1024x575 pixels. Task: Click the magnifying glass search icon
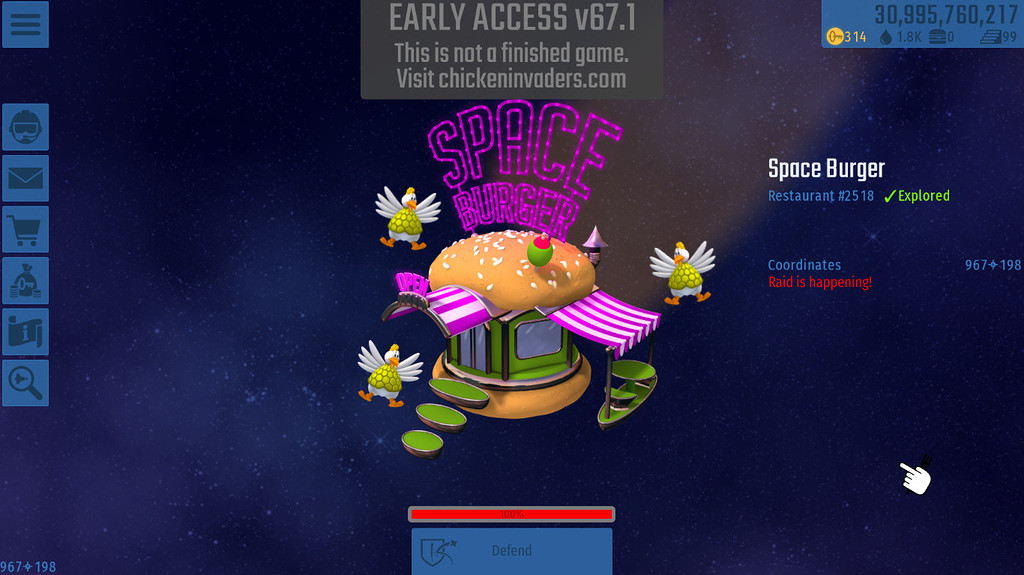25,383
